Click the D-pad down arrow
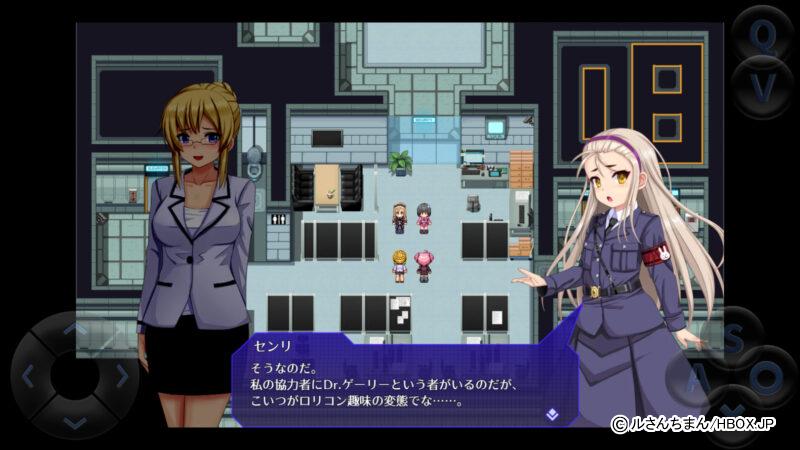Viewport: 800px width, 450px height. point(75,423)
